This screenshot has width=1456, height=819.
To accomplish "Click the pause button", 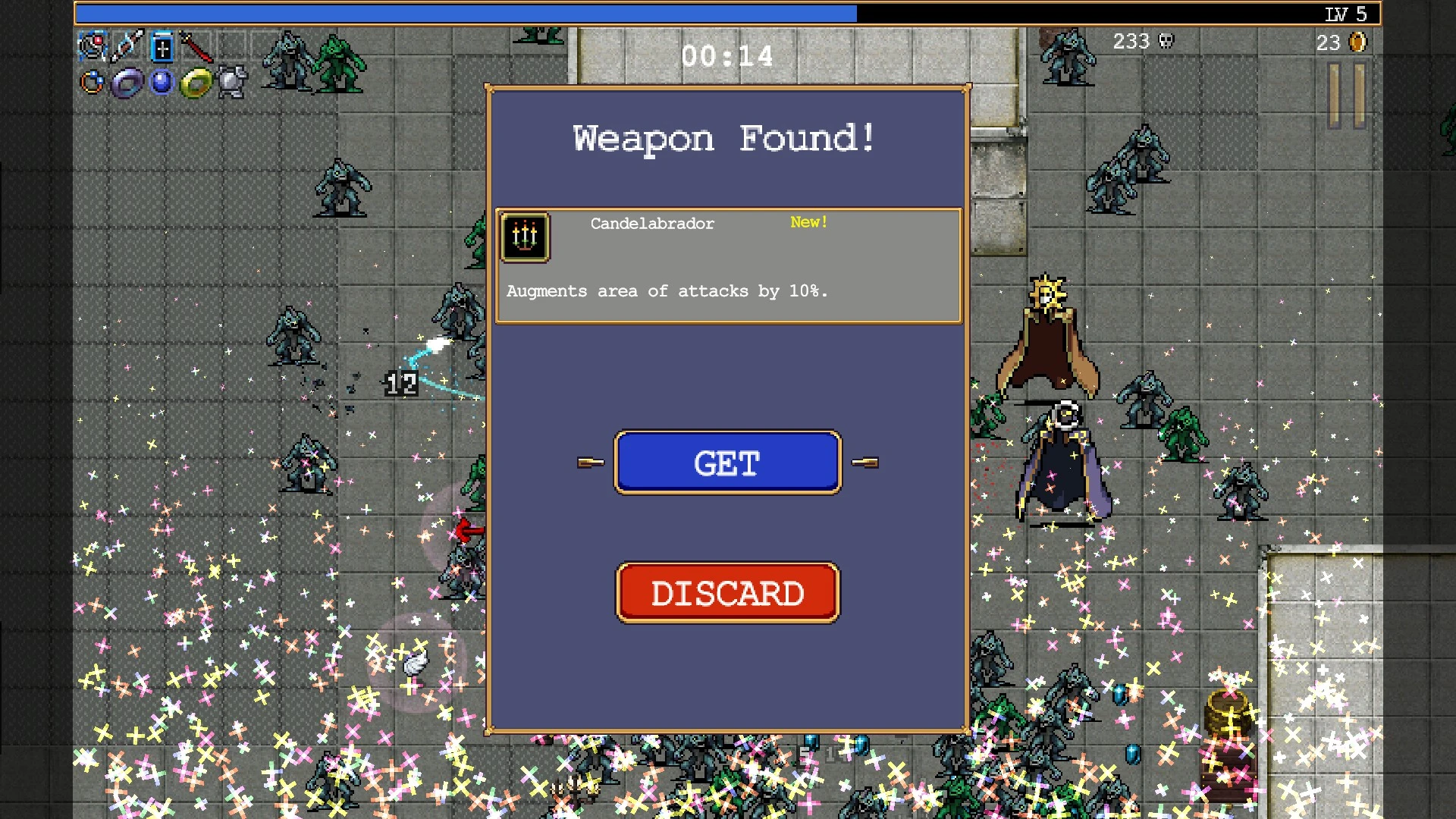I will (1347, 96).
